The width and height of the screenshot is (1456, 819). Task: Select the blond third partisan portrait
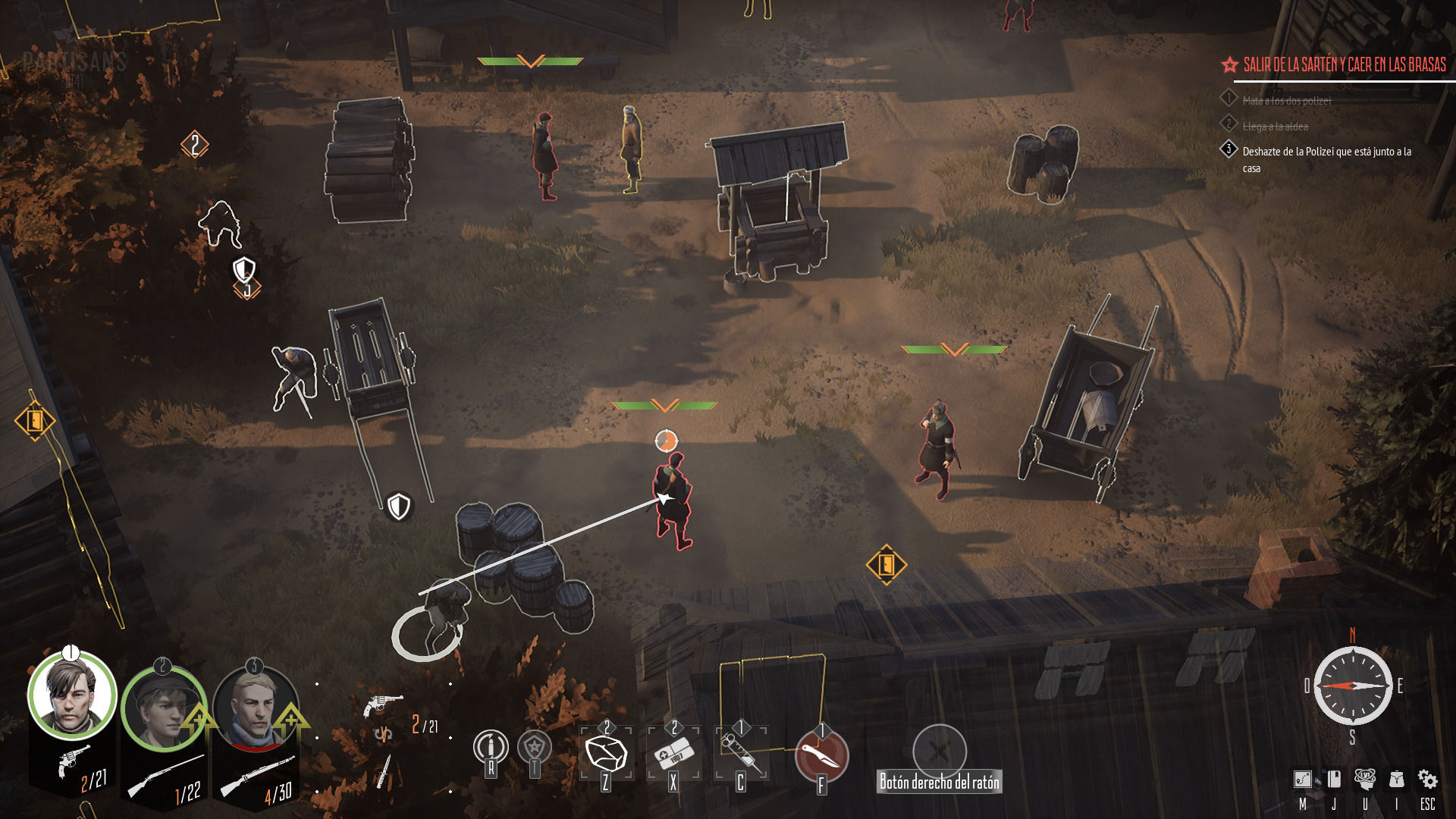pos(254,710)
